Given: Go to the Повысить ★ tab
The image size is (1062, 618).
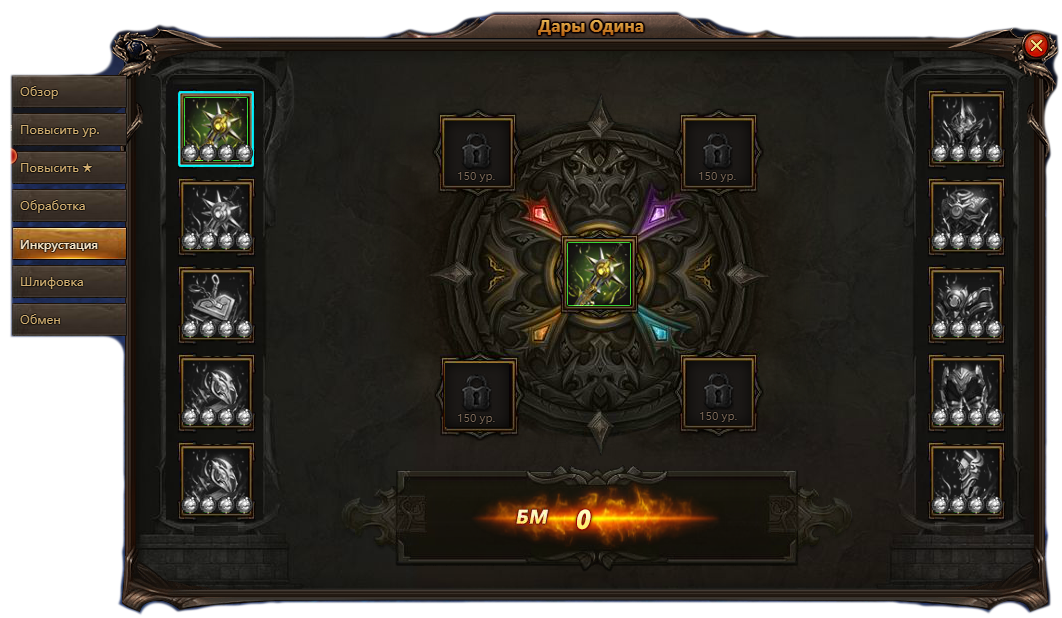Looking at the screenshot, I should point(68,168).
